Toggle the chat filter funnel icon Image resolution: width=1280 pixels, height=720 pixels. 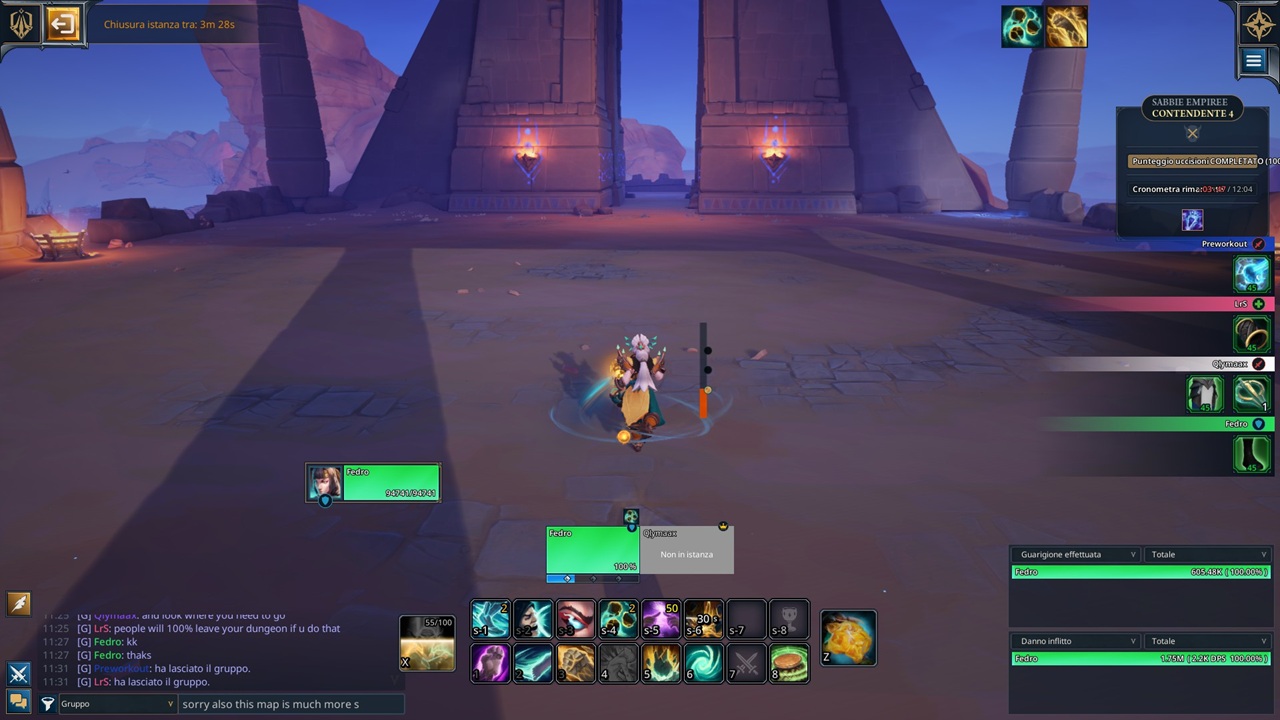47,704
